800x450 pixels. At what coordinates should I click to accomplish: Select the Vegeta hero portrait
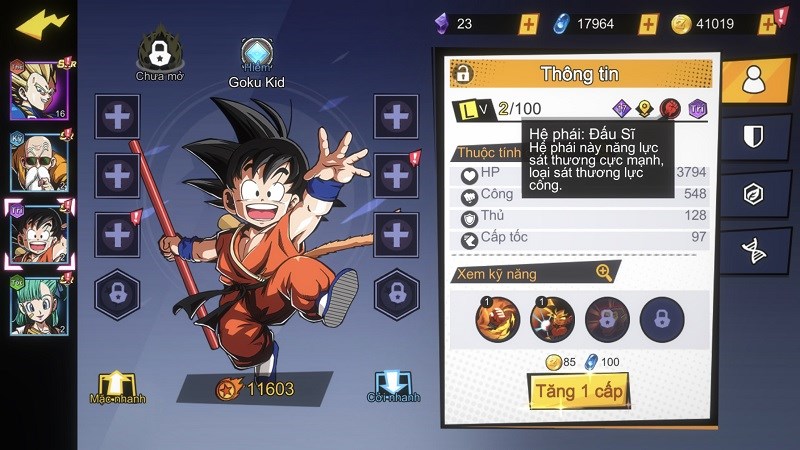coord(38,90)
